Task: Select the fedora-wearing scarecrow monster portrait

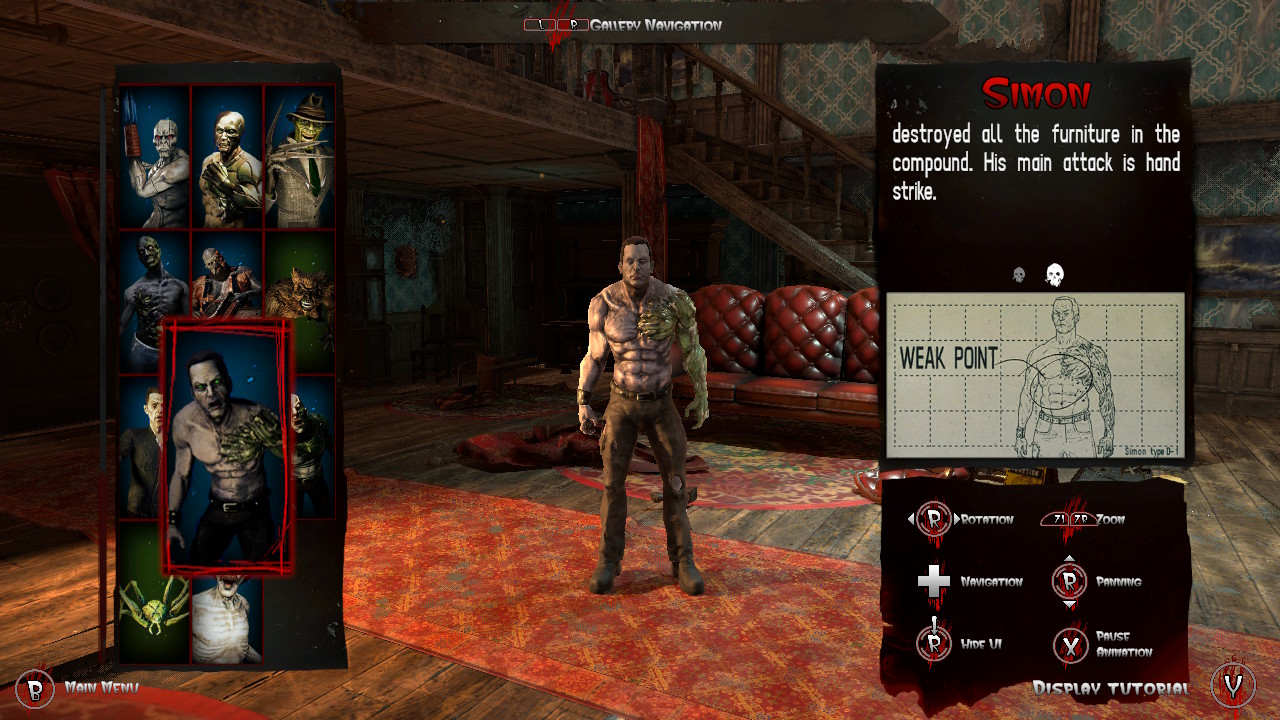Action: pyautogui.click(x=299, y=156)
